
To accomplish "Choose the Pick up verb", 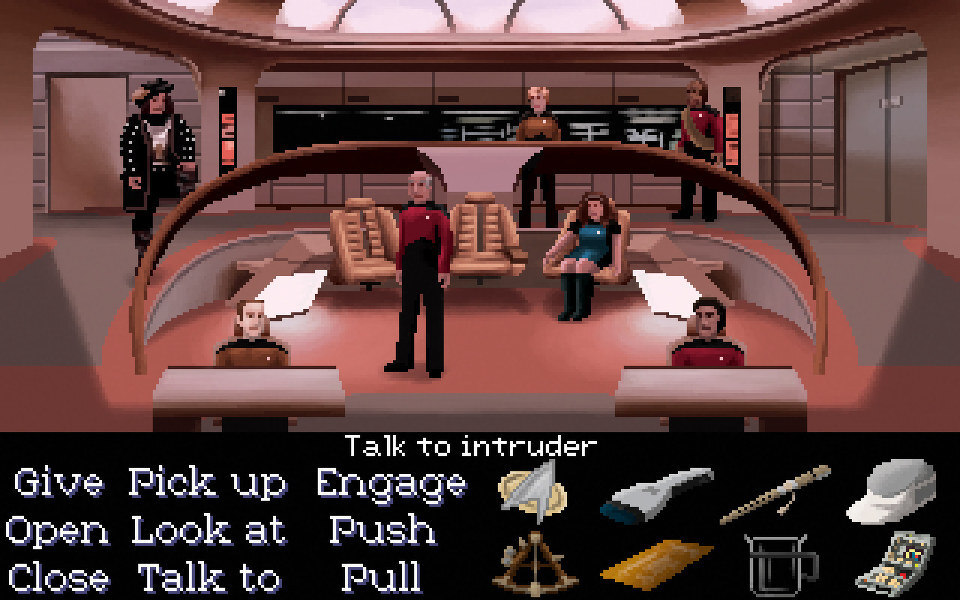I will [x=207, y=483].
